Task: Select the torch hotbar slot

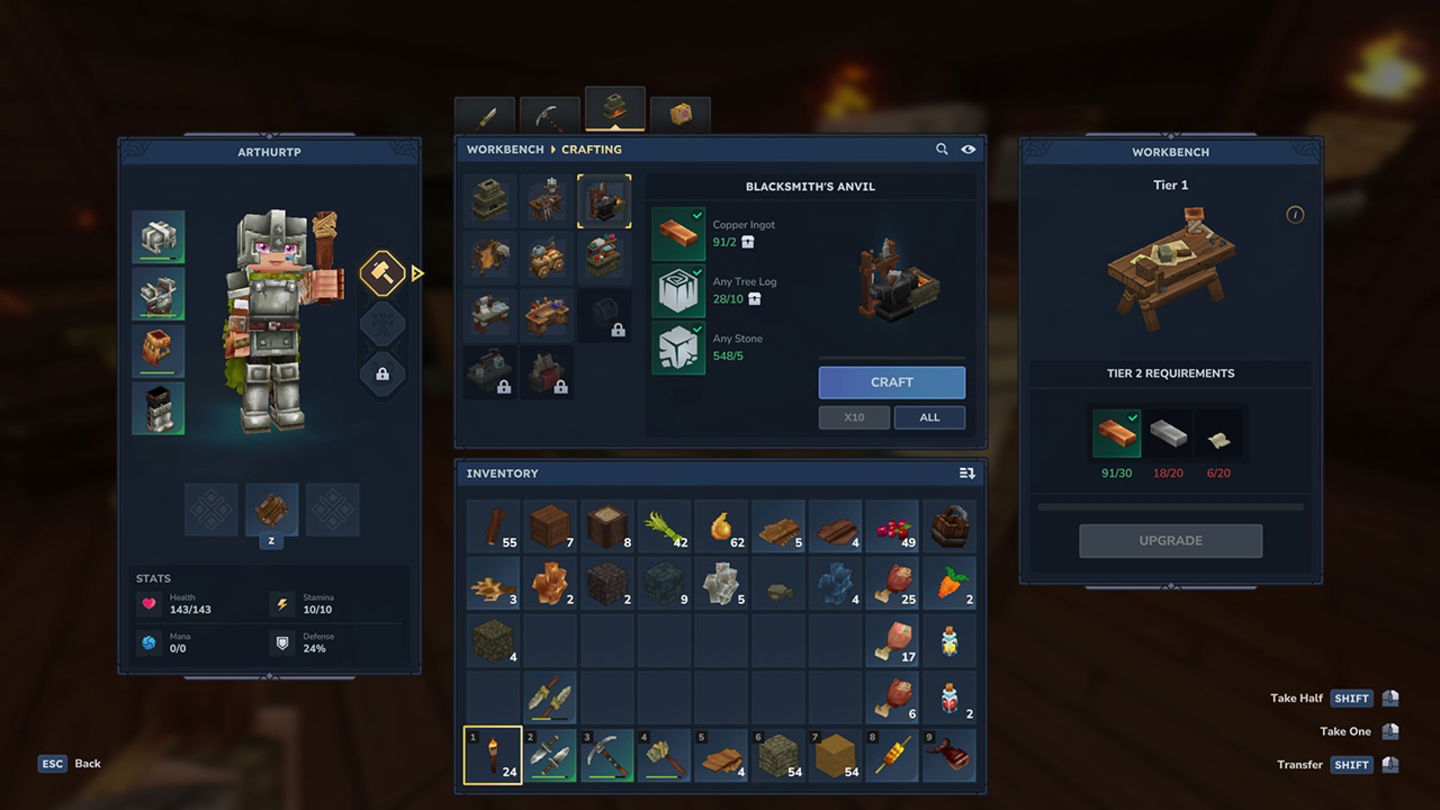Action: (492, 755)
